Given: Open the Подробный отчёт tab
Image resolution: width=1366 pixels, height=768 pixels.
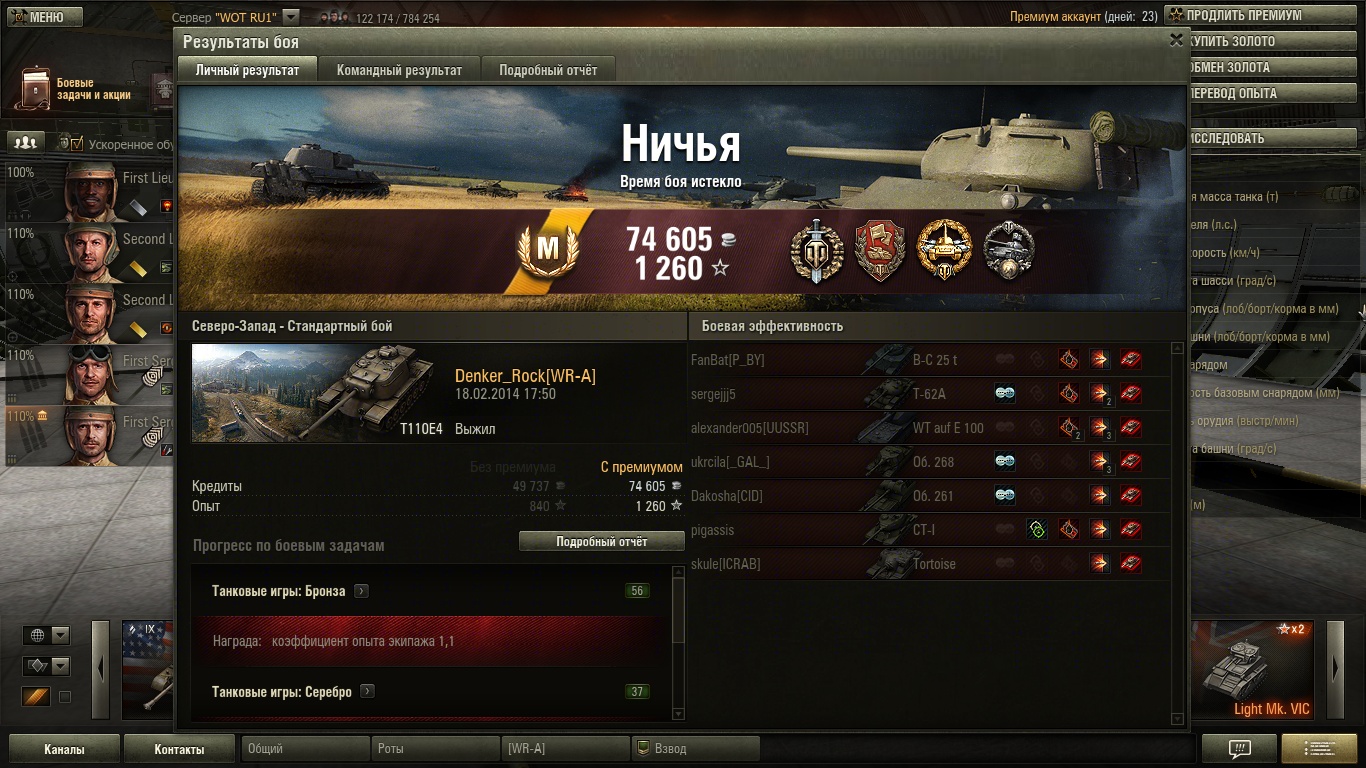Looking at the screenshot, I should pos(548,70).
